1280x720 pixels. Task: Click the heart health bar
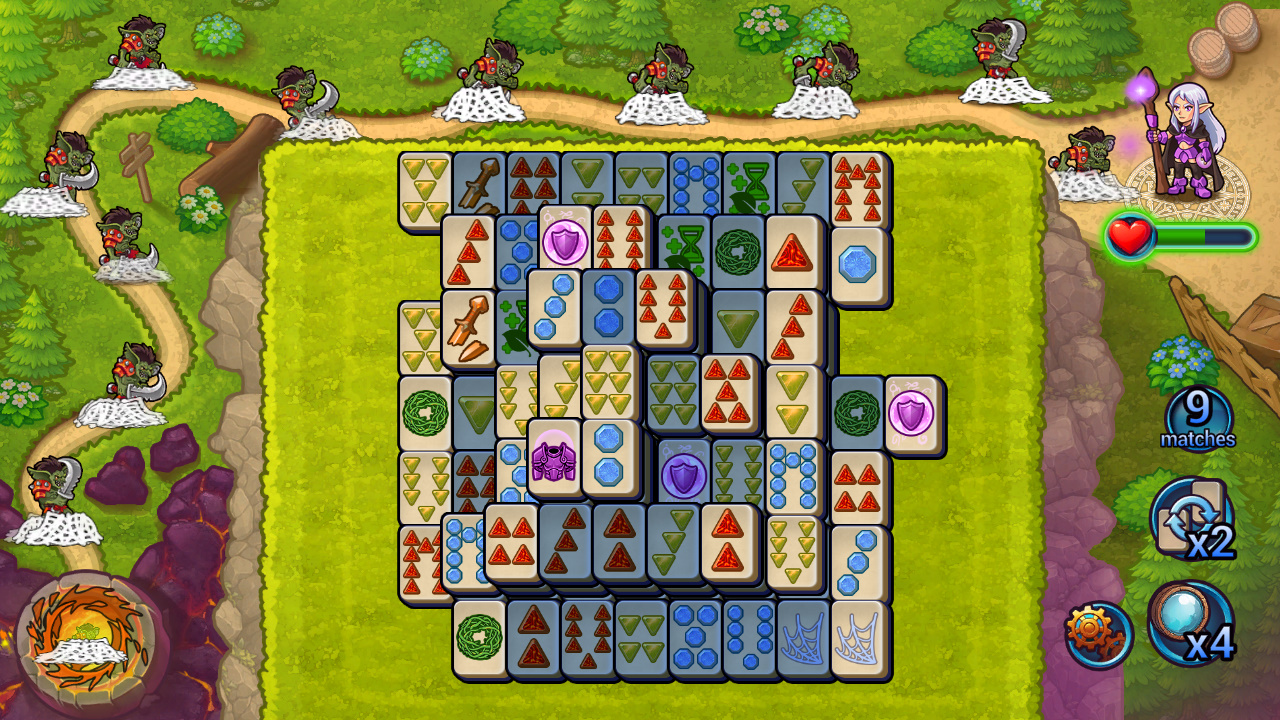coord(1128,237)
